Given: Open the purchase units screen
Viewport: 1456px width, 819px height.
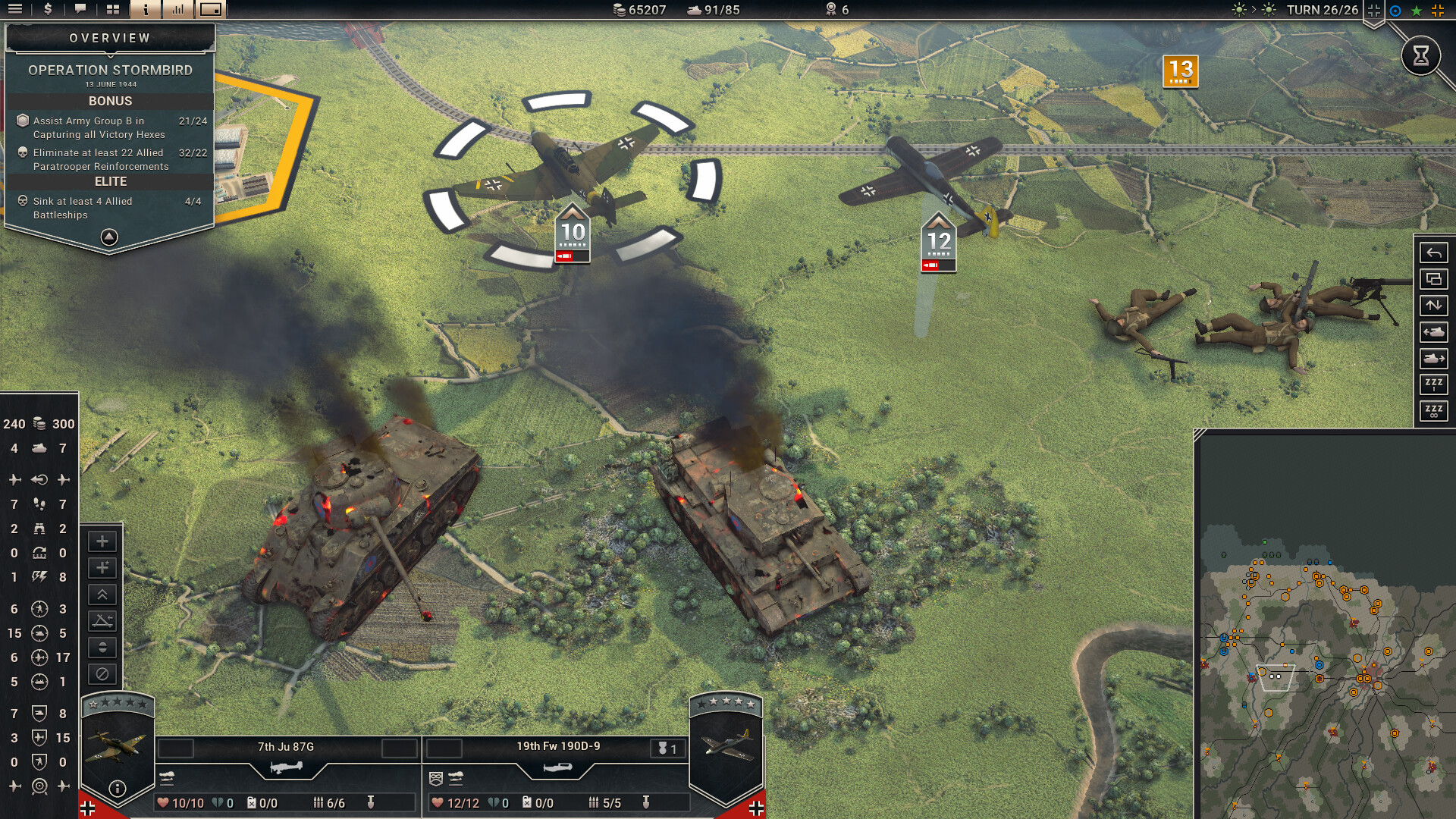Looking at the screenshot, I should point(47,10).
